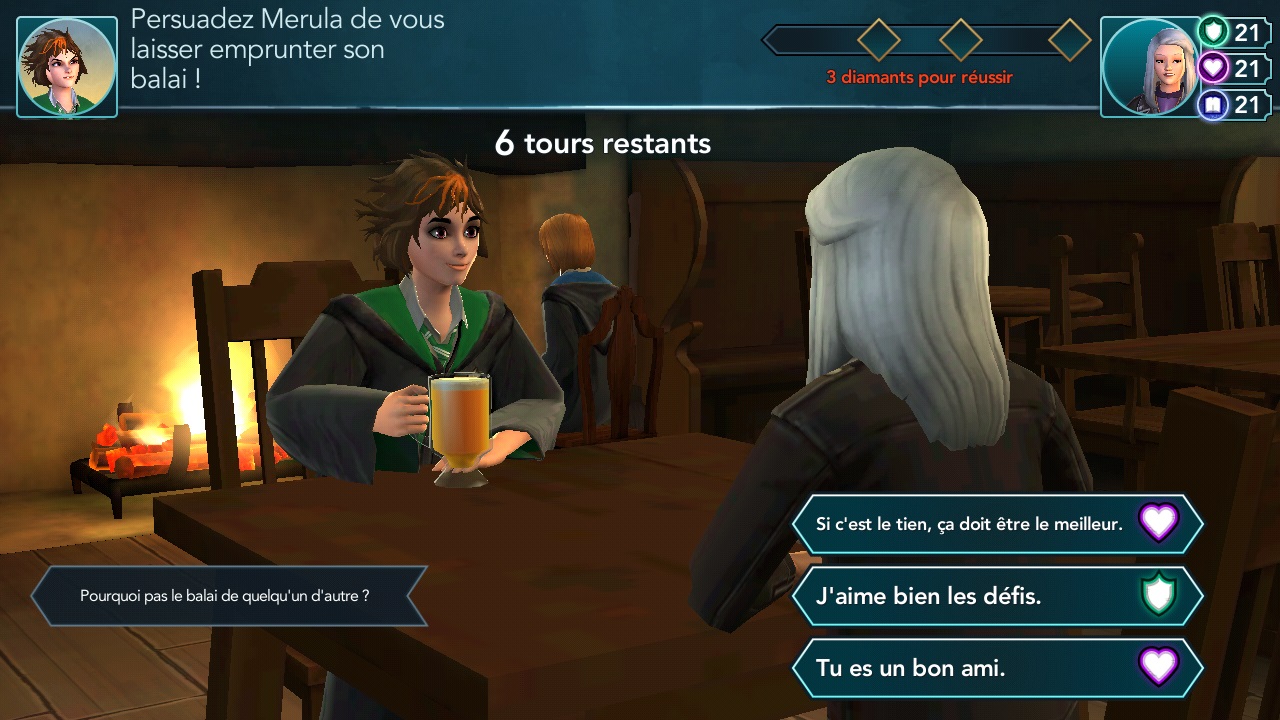Select the middle diamond marker
1280x720 pixels.
[x=961, y=41]
